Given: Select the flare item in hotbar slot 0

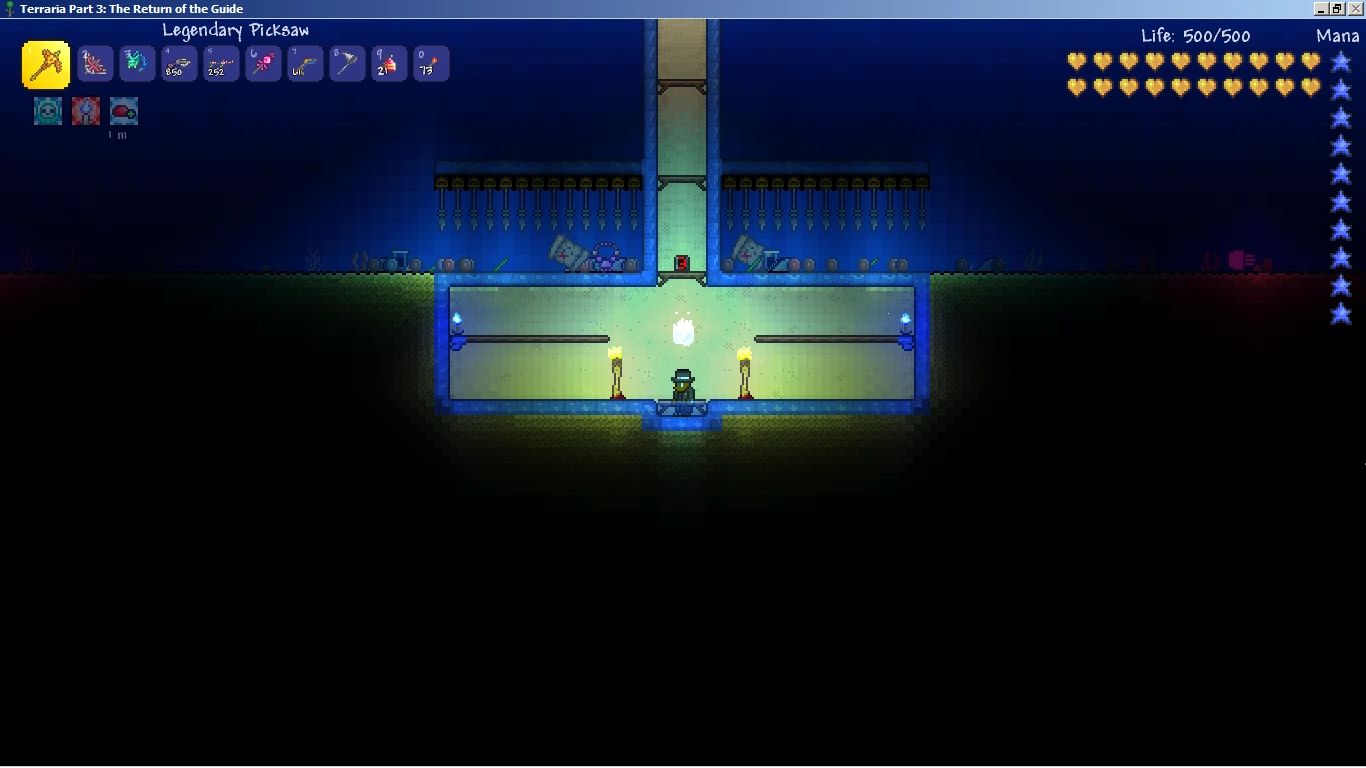Looking at the screenshot, I should (430, 62).
